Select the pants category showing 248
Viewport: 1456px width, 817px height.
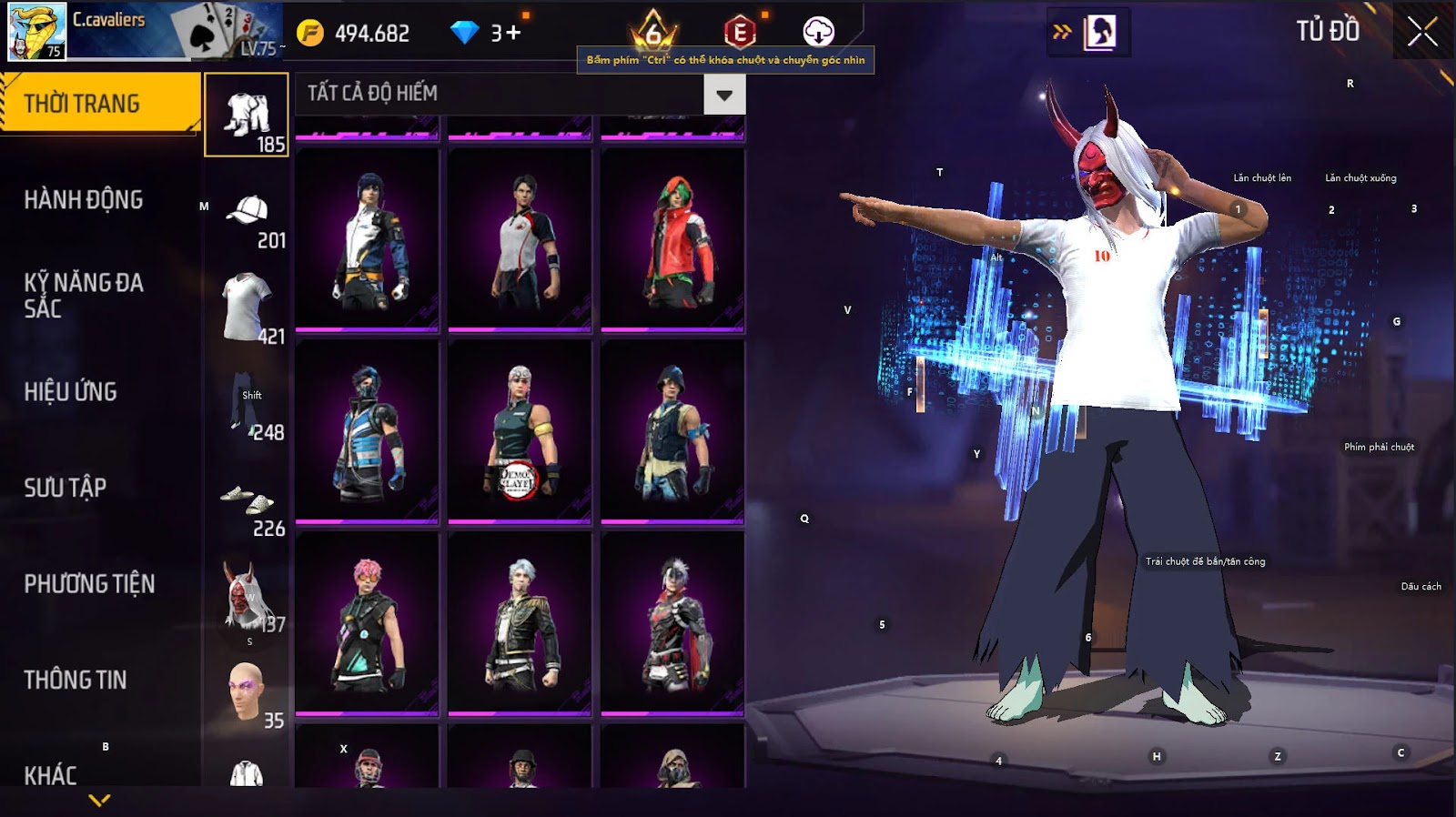247,406
